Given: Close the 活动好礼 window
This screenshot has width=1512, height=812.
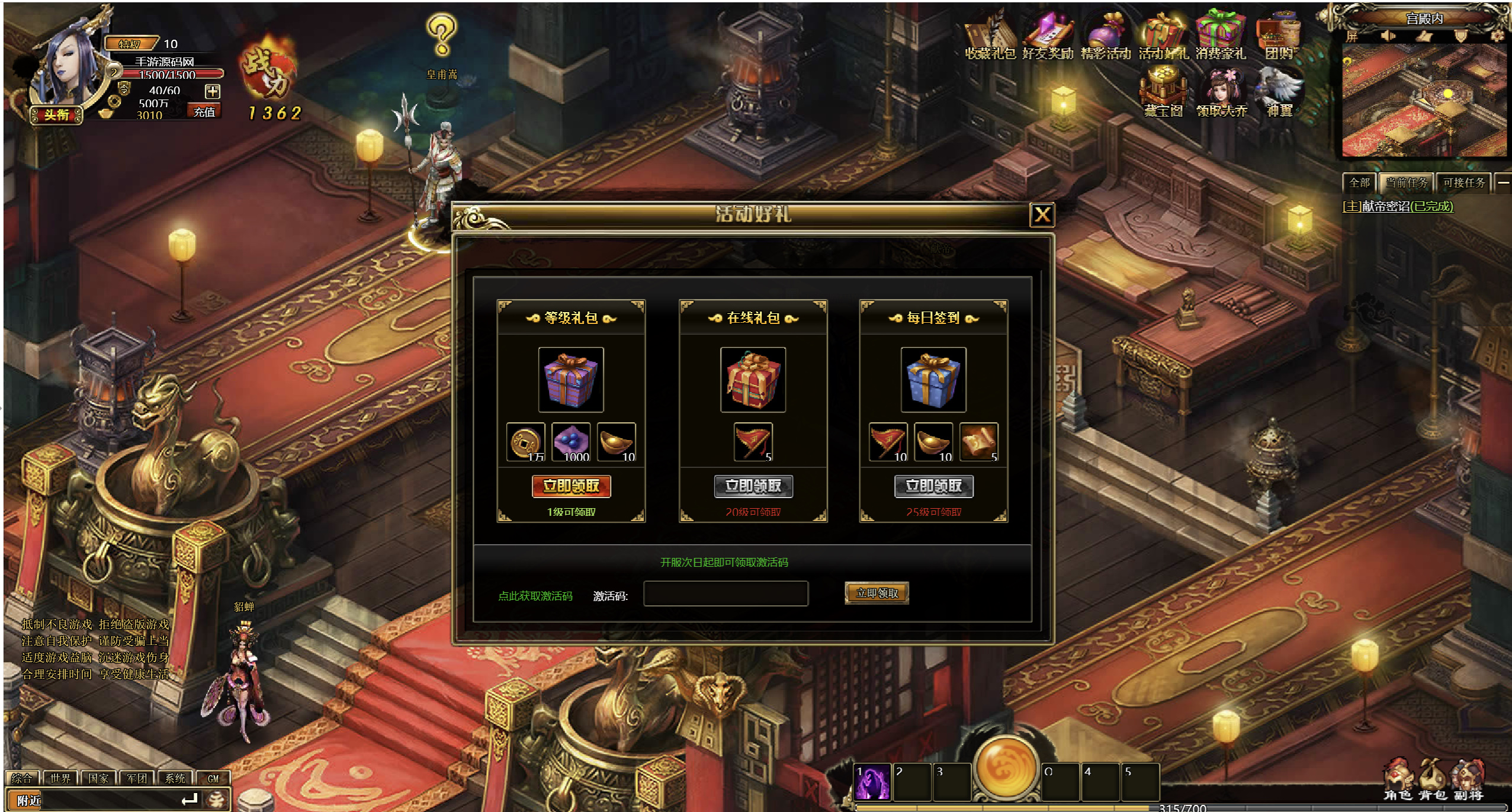Looking at the screenshot, I should click(x=1042, y=214).
